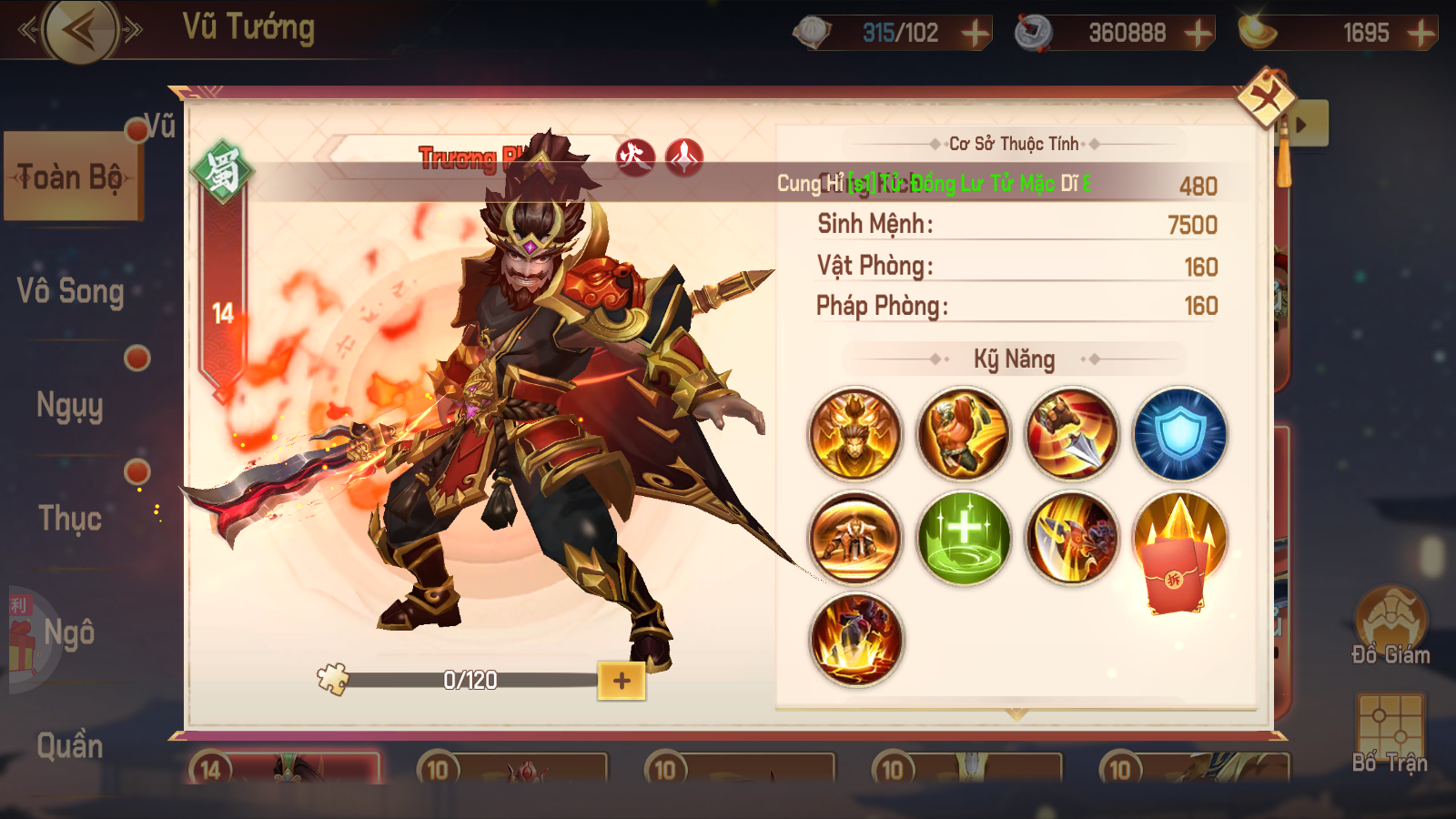This screenshot has width=1456, height=819.
Task: Refill stamina with the plus button
Action: click(x=976, y=34)
